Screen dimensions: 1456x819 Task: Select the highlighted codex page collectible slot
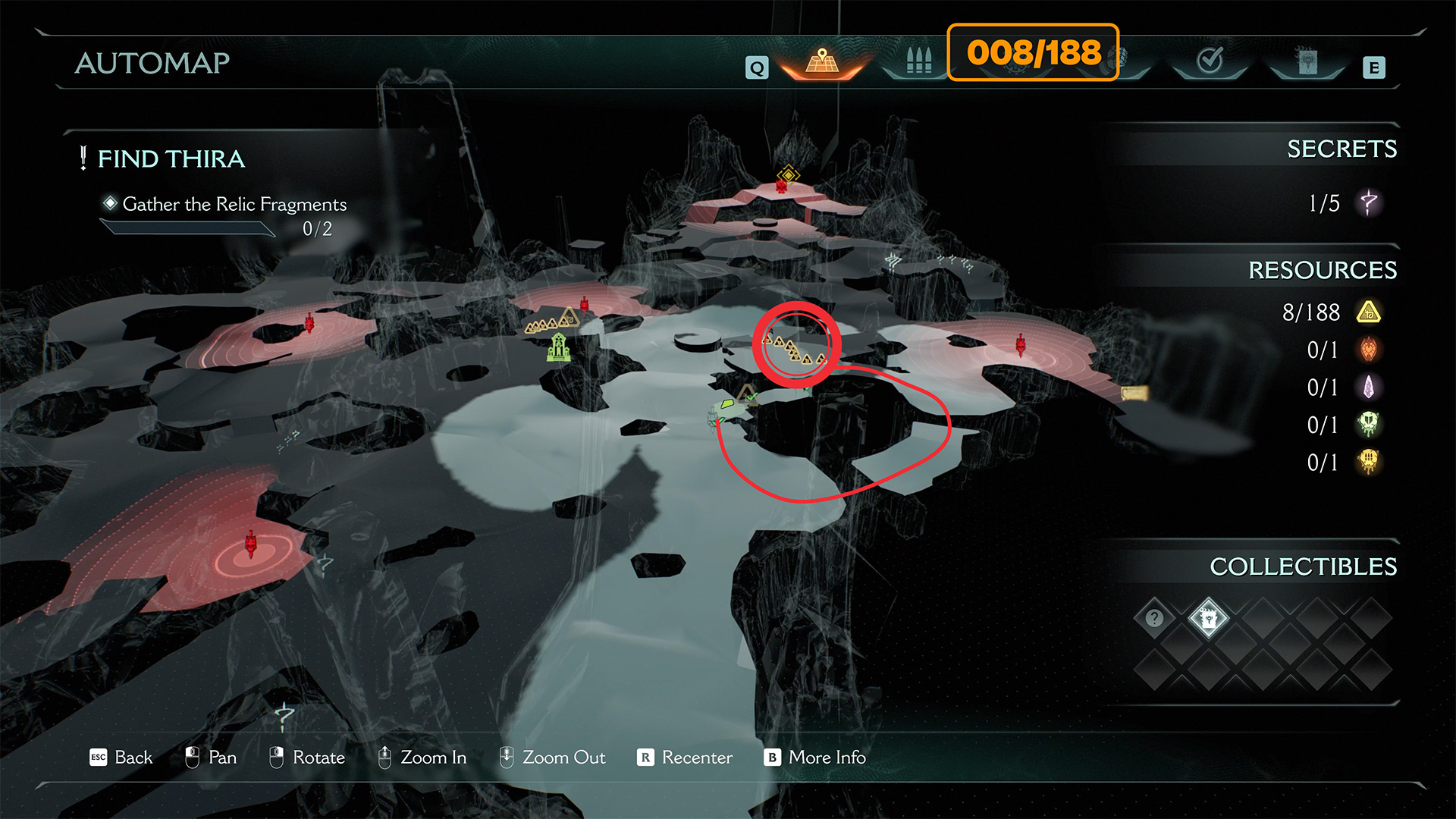click(1209, 618)
